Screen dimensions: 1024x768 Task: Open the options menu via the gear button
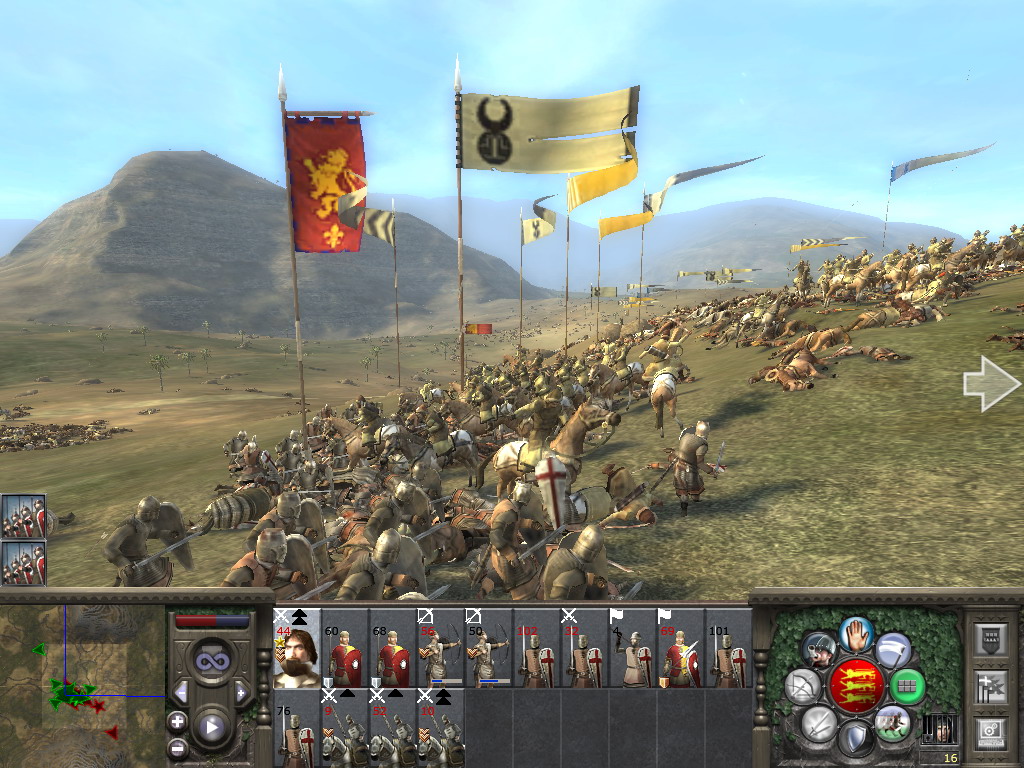coord(991,732)
